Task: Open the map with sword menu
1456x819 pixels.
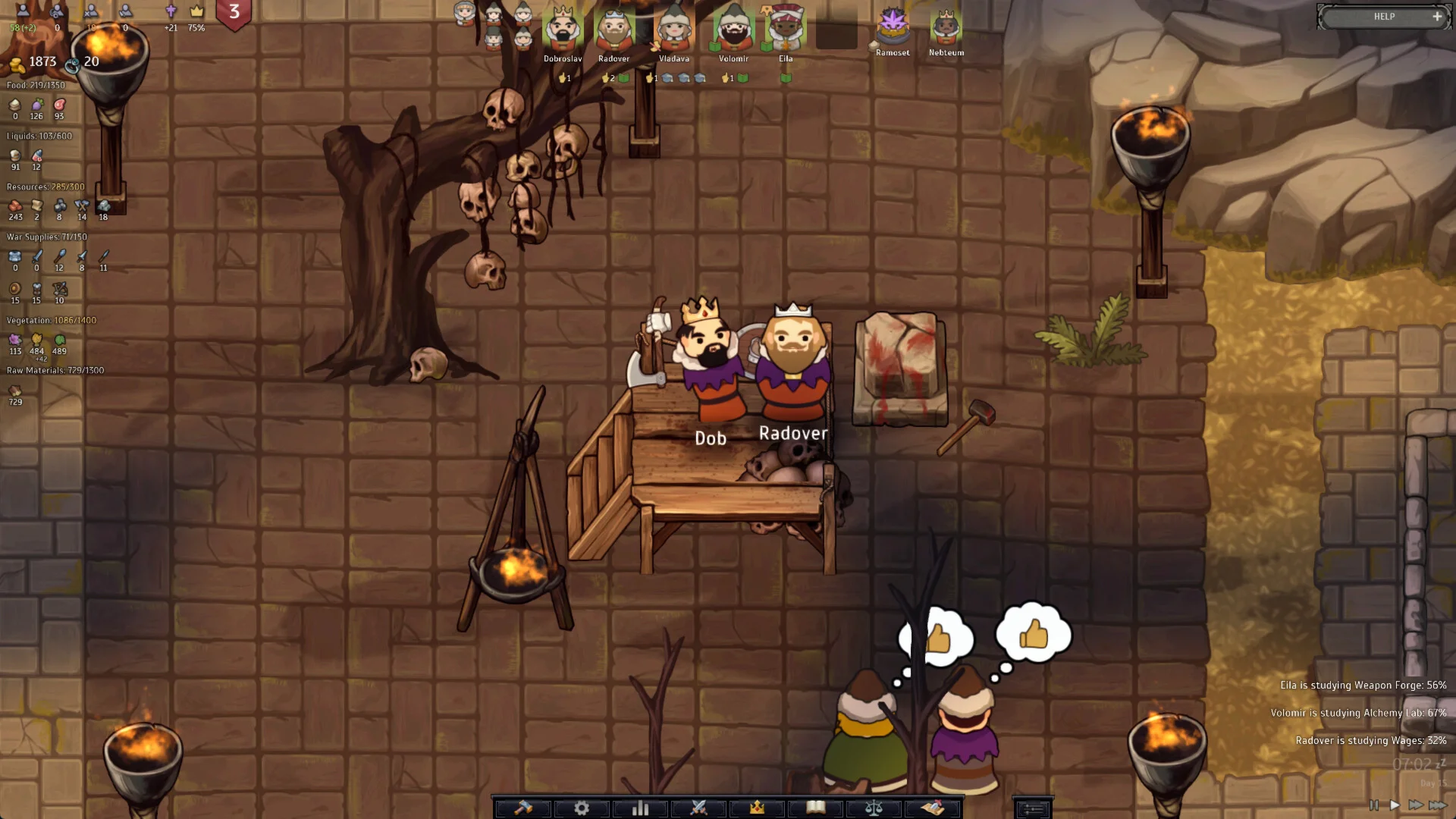Action: point(932,808)
